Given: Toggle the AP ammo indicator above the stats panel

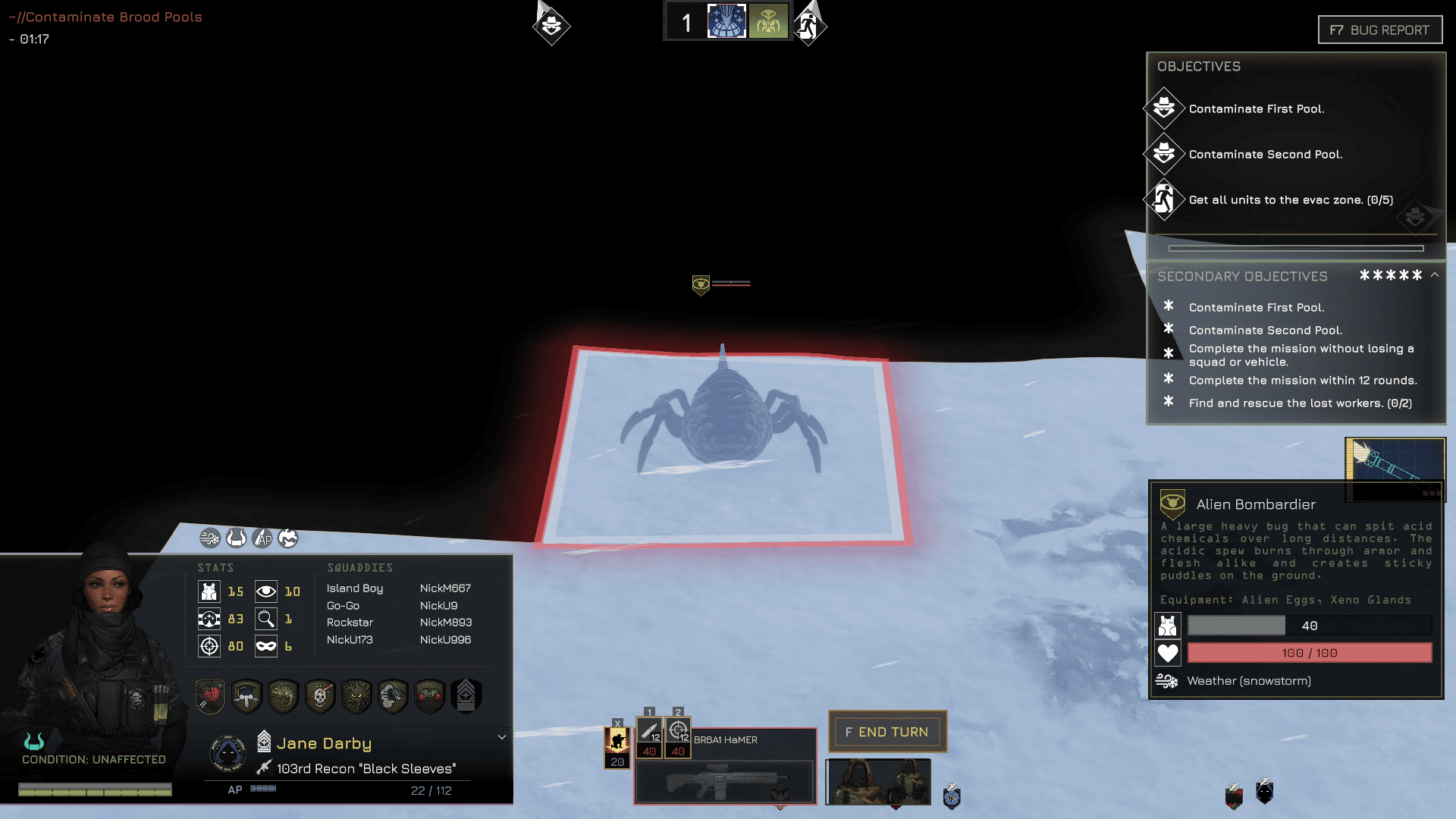Looking at the screenshot, I should pos(262,538).
